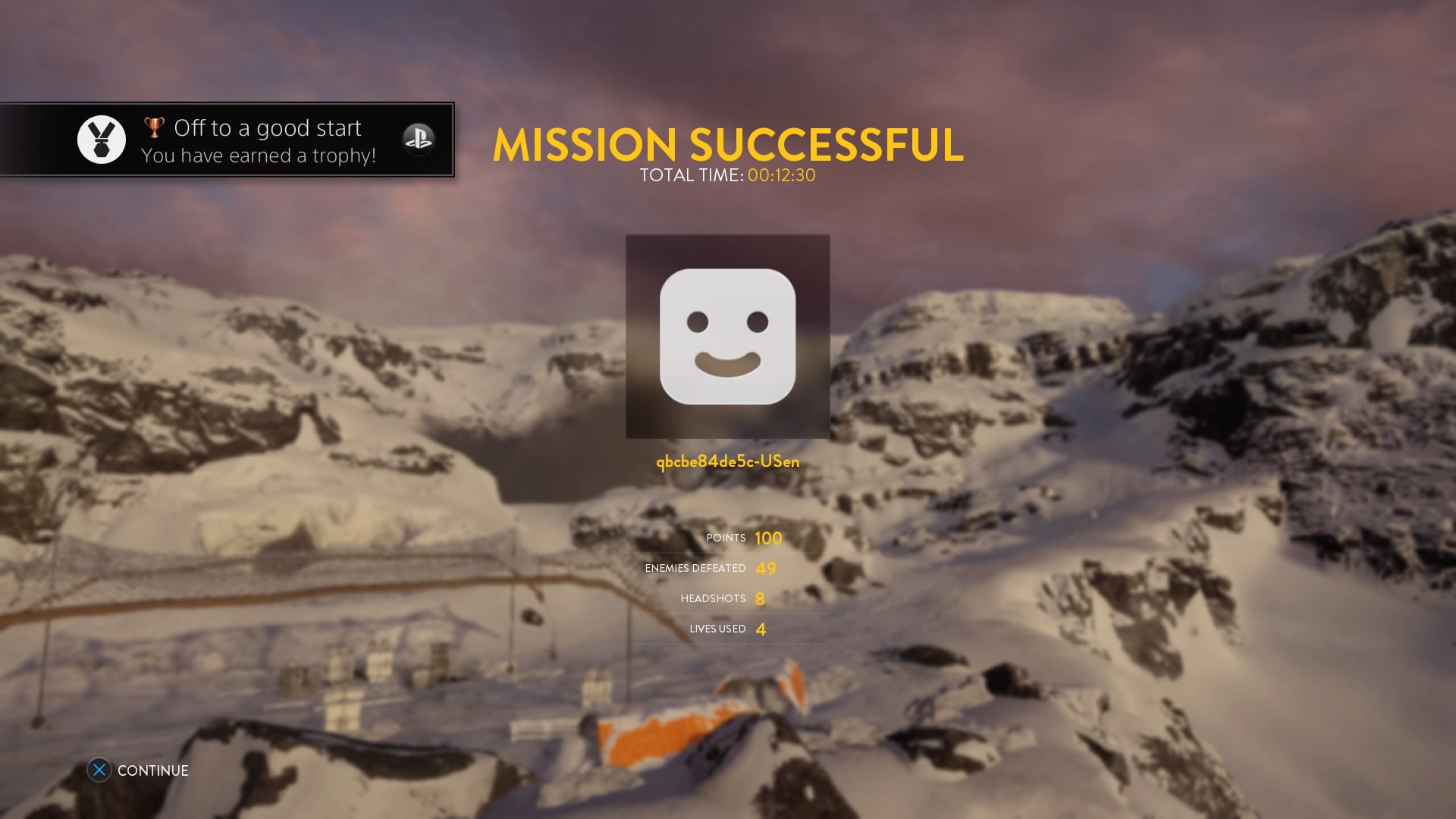Click the POINTS stat row

point(725,538)
